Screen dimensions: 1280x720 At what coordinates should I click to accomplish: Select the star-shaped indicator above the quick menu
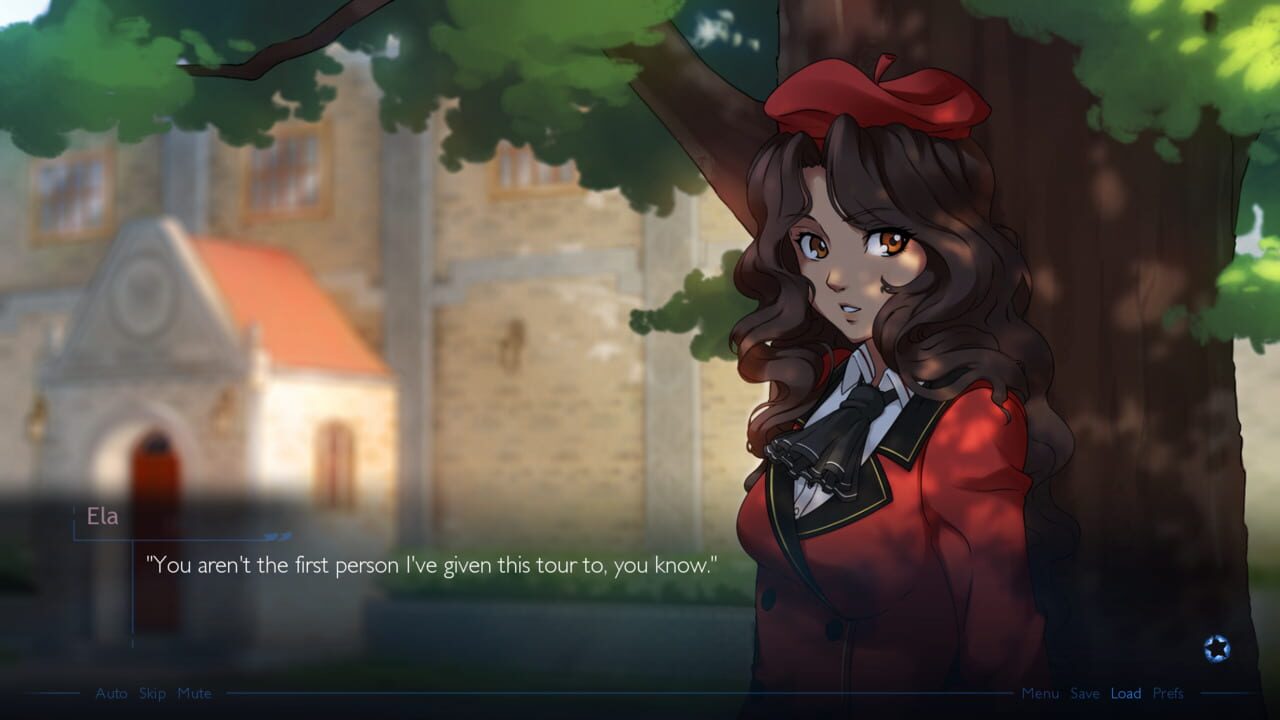[x=1216, y=649]
